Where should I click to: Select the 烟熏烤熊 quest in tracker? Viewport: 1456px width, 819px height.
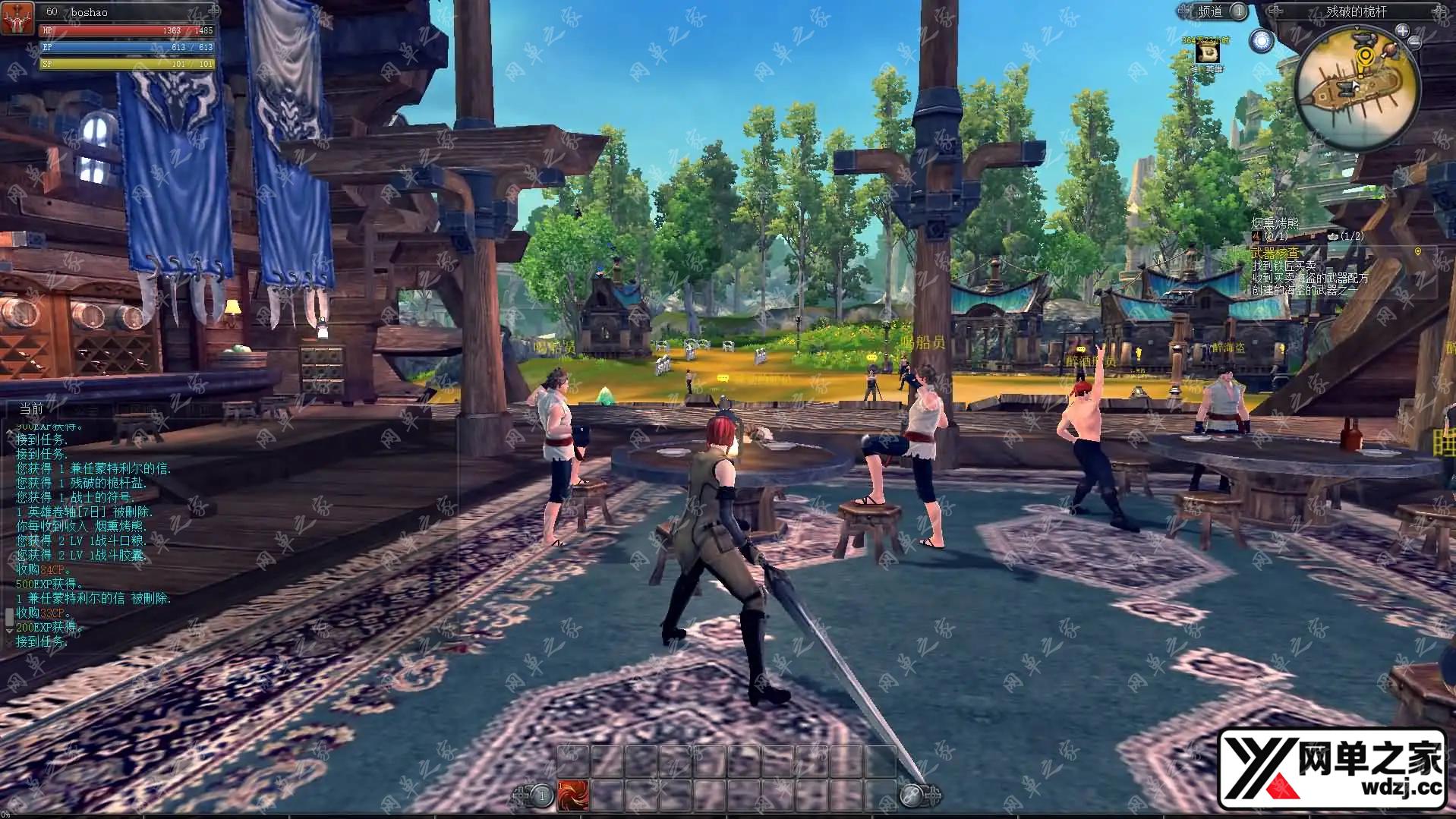(1275, 223)
